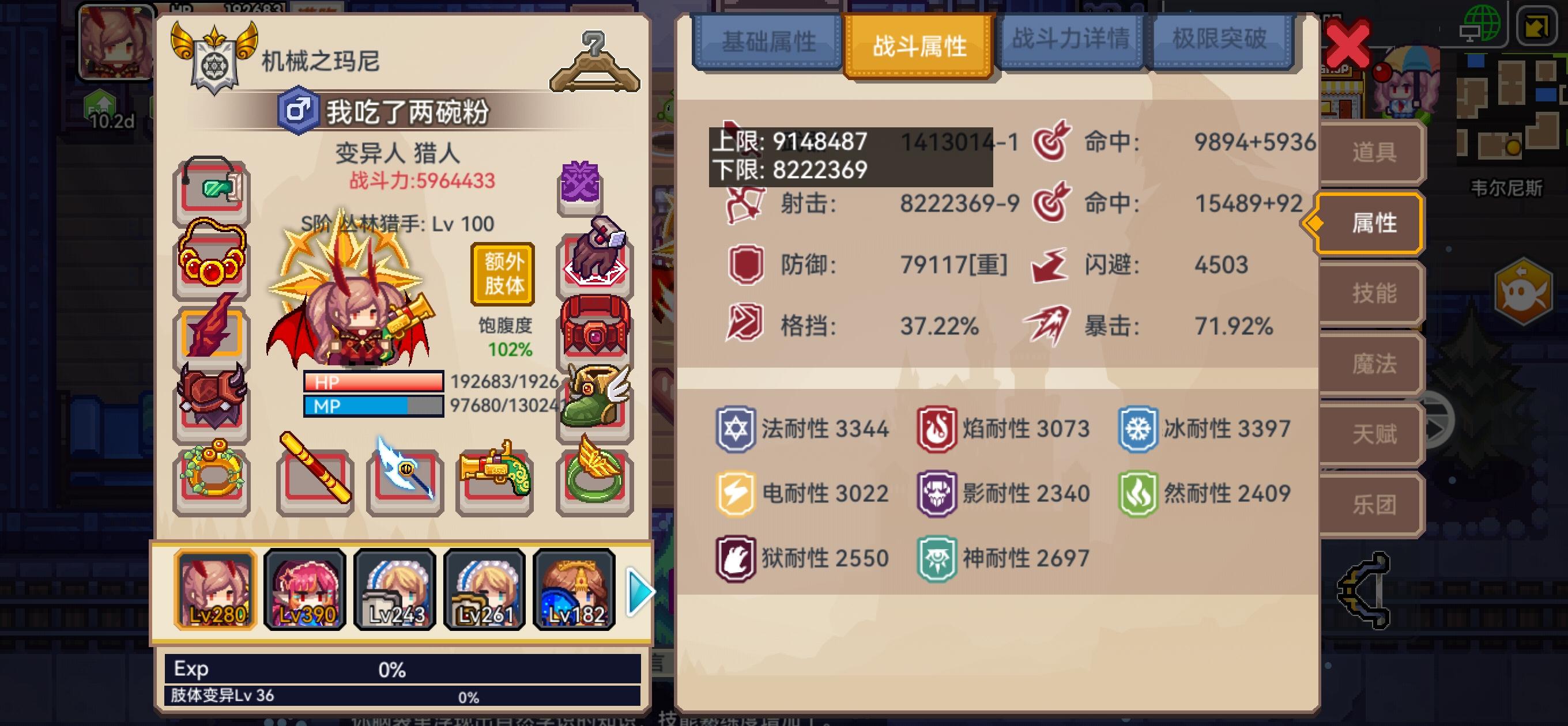Switch to the 极限突破 tab

[x=1223, y=41]
